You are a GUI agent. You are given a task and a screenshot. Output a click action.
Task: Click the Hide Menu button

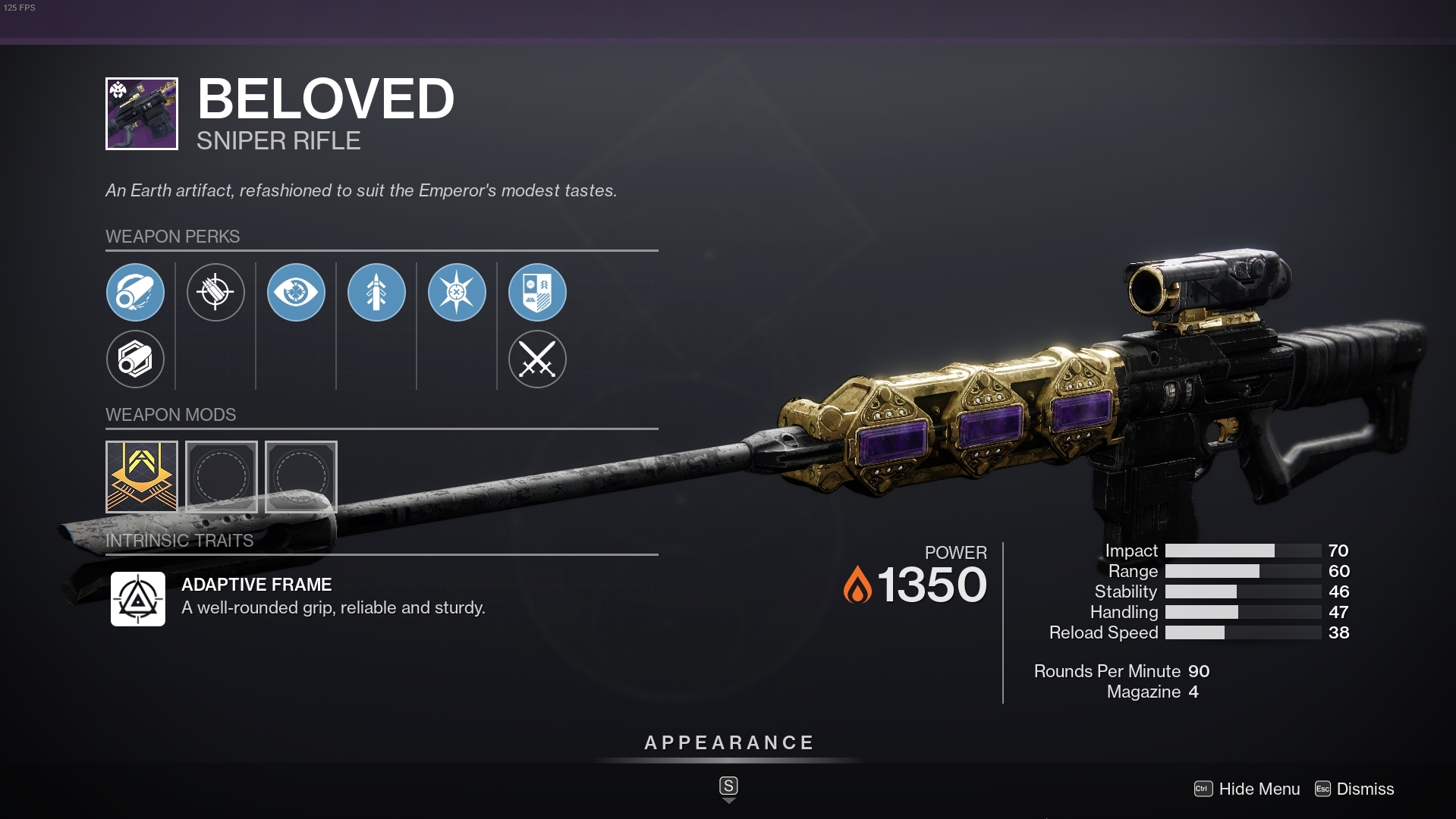coord(1259,789)
